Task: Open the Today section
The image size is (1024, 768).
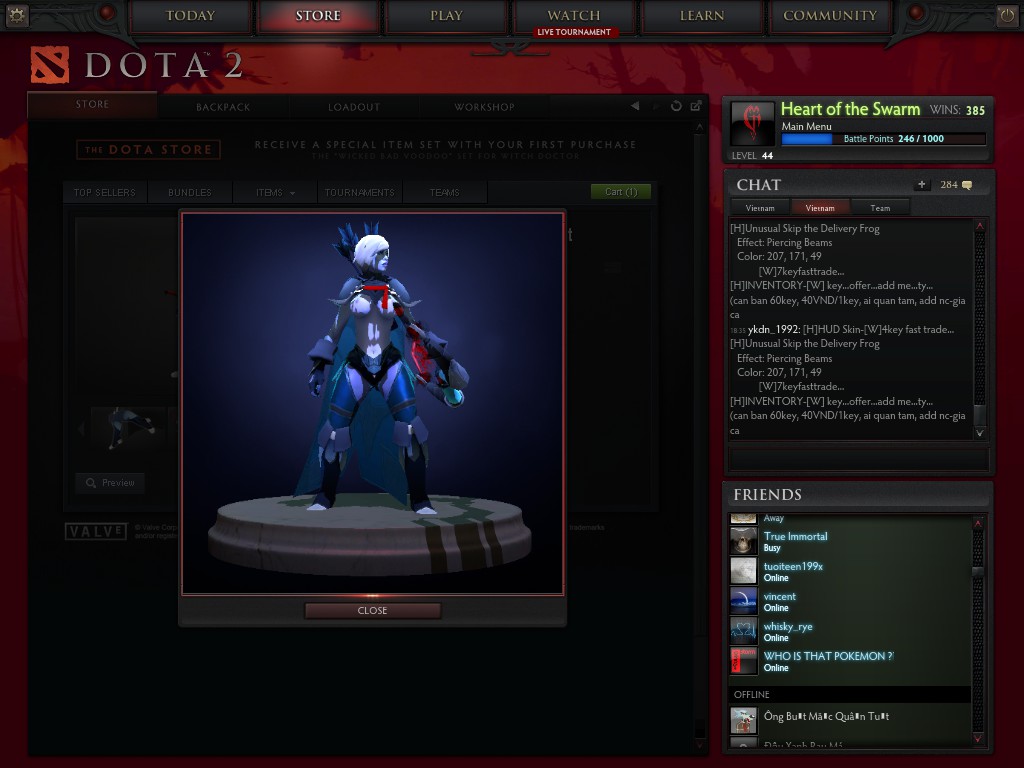Action: tap(190, 16)
